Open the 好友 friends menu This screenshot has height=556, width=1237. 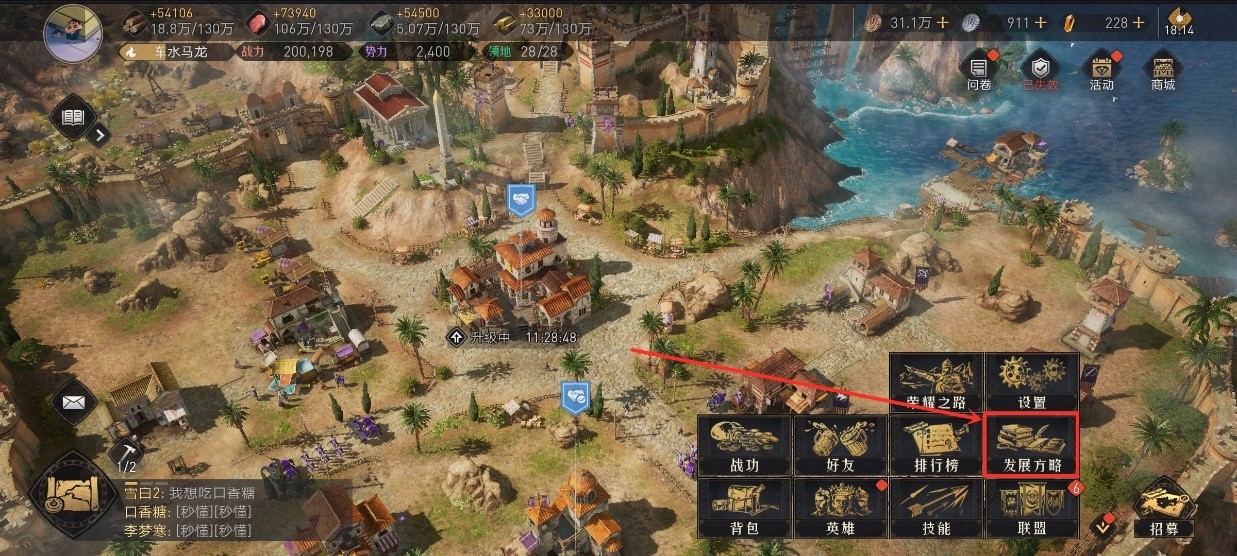coord(840,445)
